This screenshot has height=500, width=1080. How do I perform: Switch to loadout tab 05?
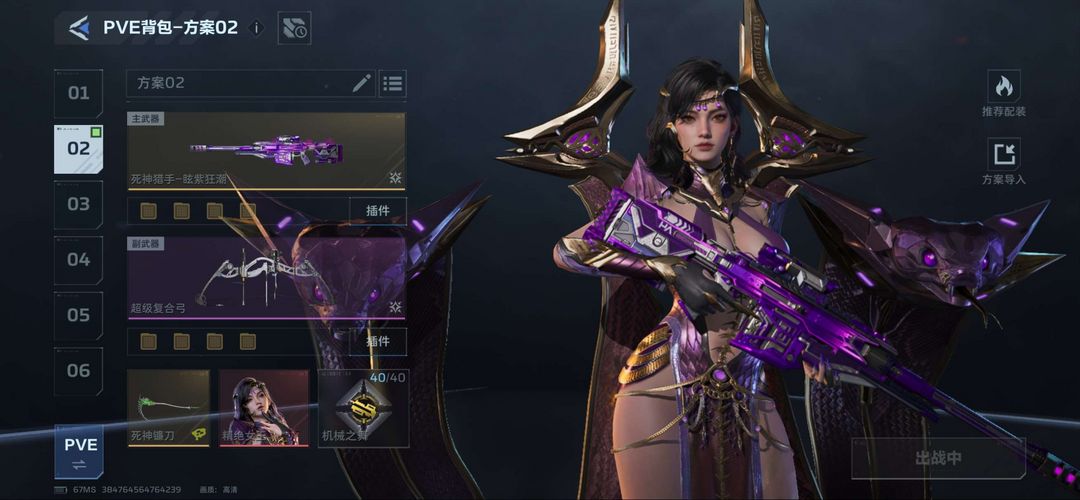[78, 315]
